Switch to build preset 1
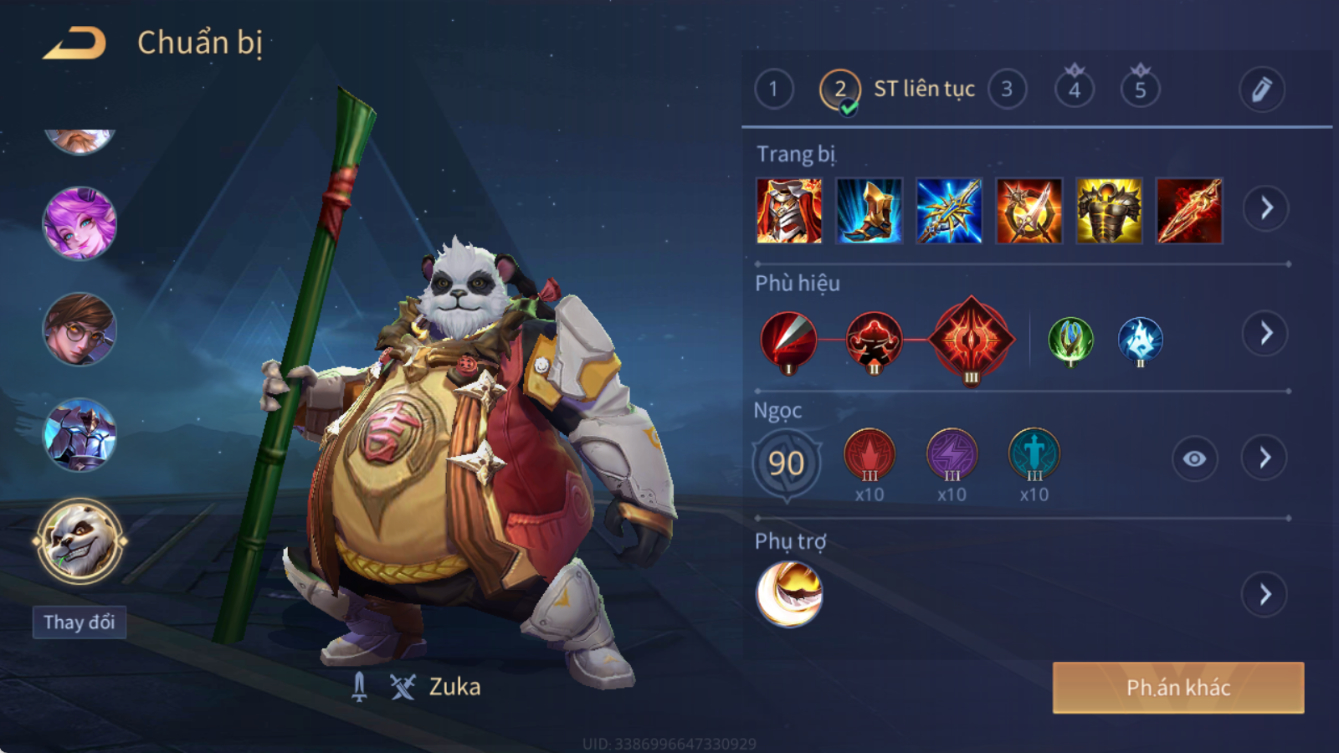1339x753 pixels. coord(773,90)
